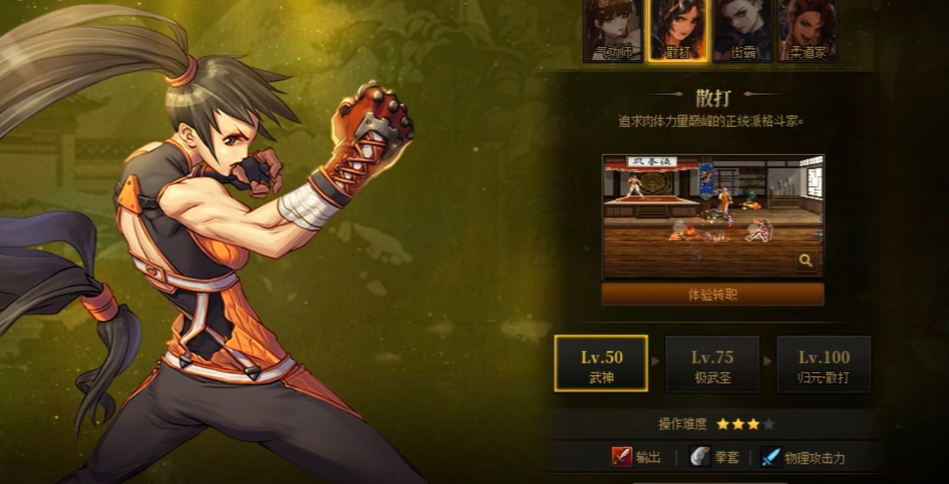Pick the 街霸 class portrait
Image resolution: width=949 pixels, height=484 pixels.
(x=742, y=30)
